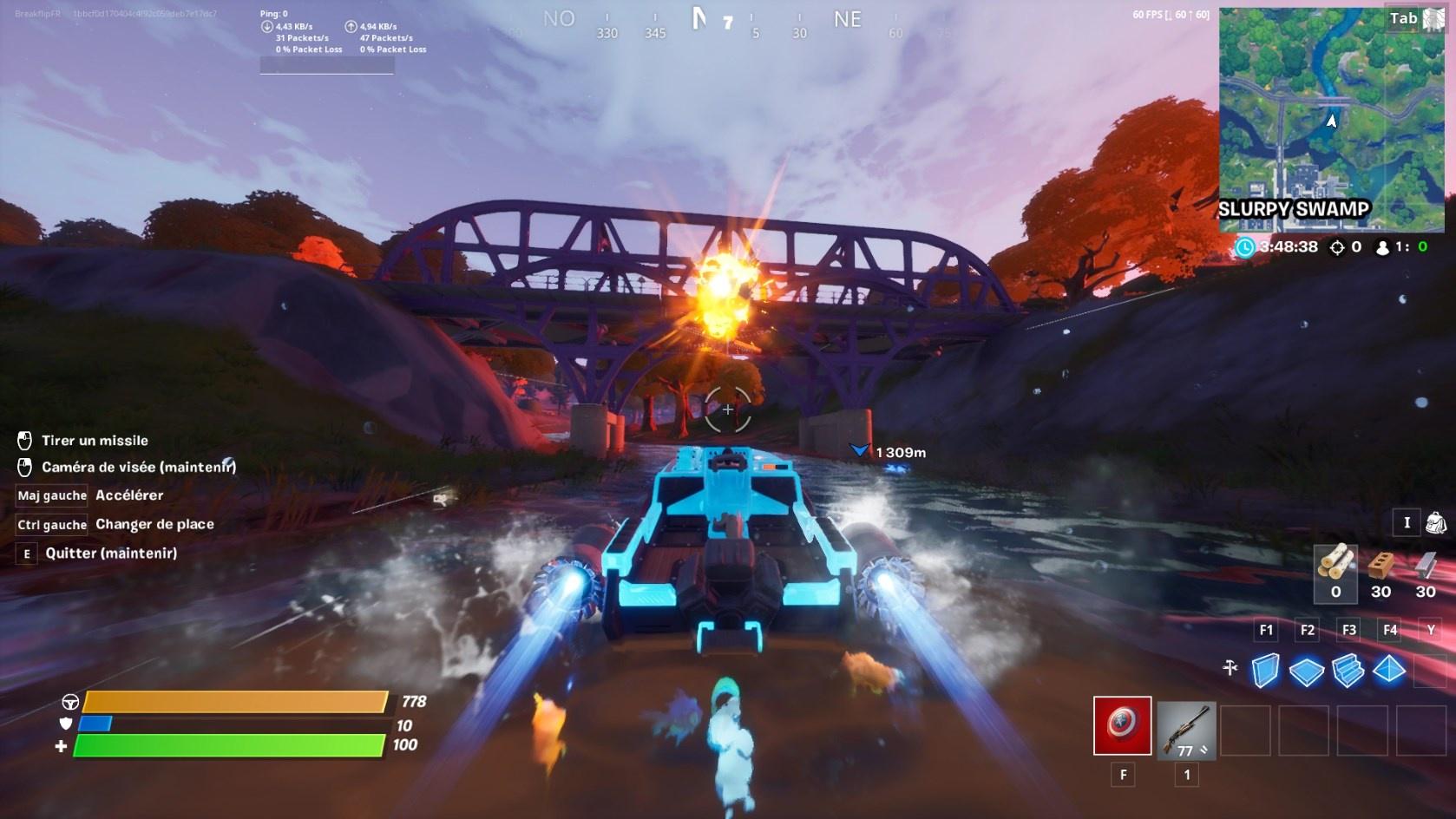The image size is (1456, 819).
Task: Choose the stairs build piece icon
Action: (1348, 668)
